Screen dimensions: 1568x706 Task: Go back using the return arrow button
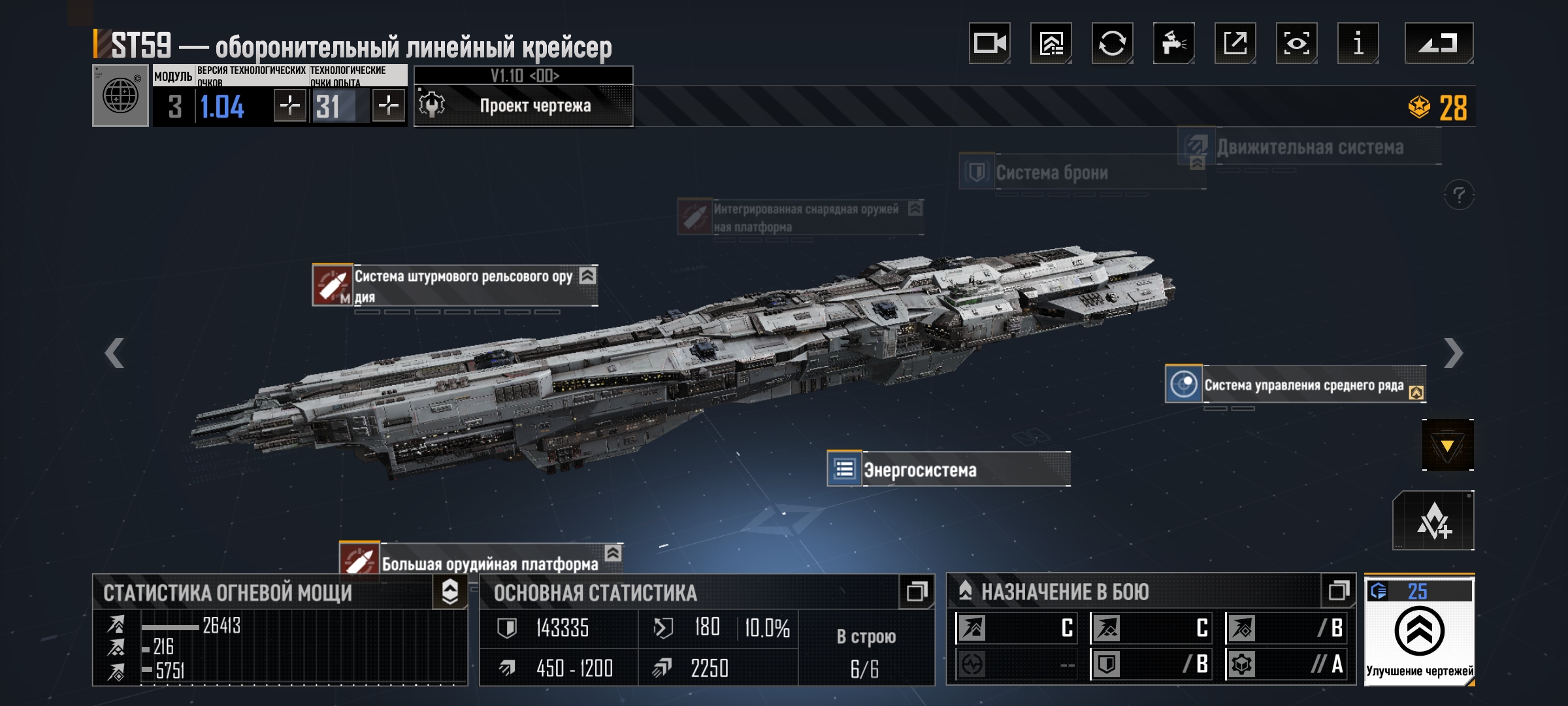click(x=1439, y=43)
